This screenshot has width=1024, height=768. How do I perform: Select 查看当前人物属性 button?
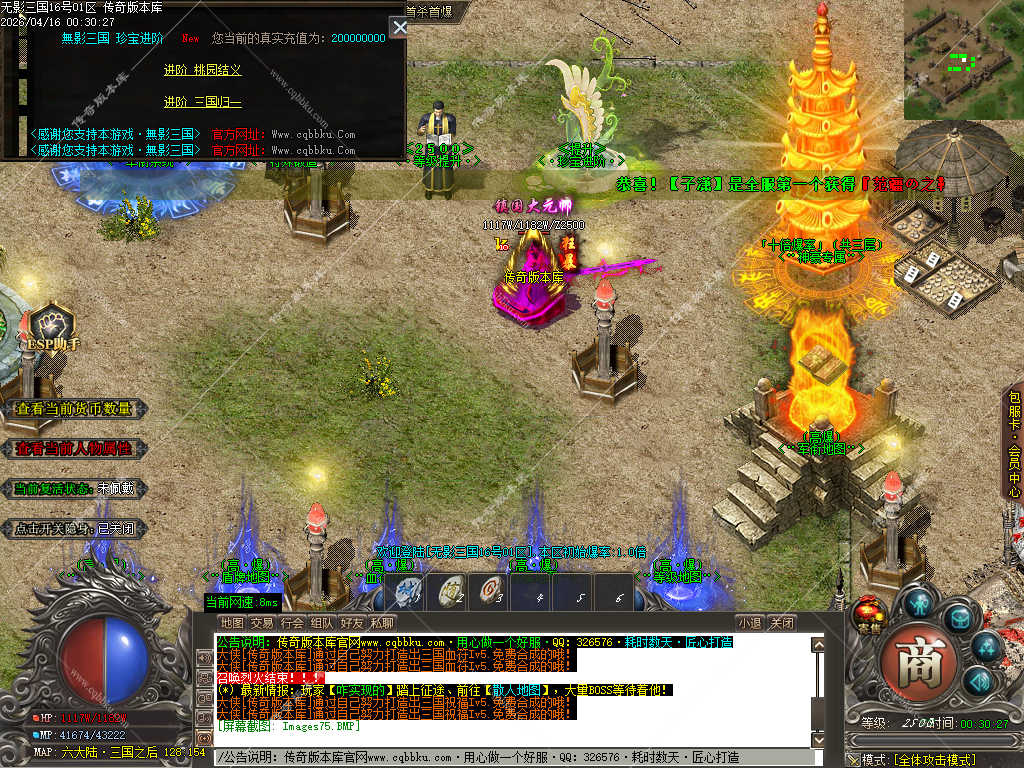(x=73, y=449)
